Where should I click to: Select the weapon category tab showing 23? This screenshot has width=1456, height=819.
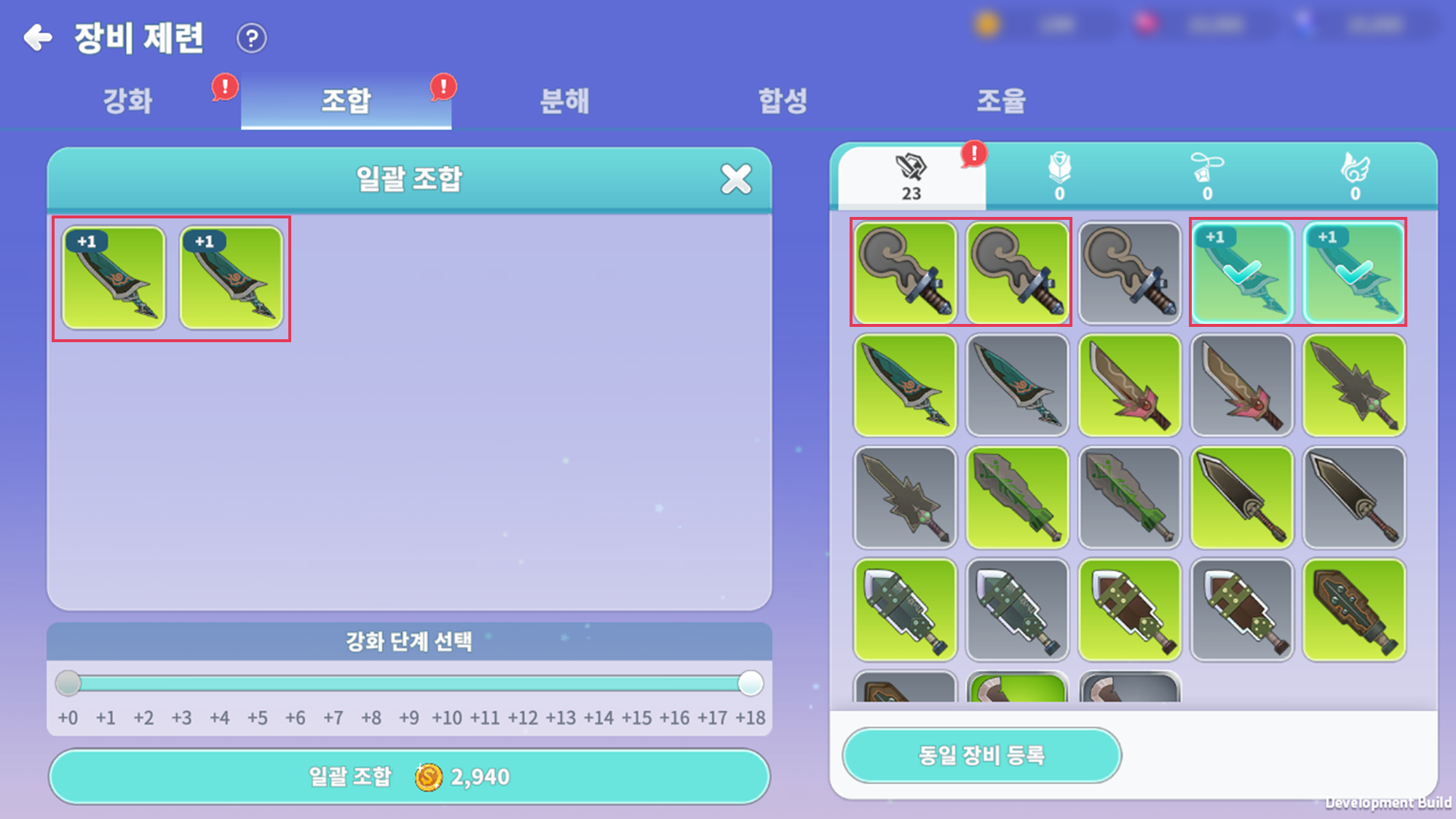pyautogui.click(x=911, y=177)
